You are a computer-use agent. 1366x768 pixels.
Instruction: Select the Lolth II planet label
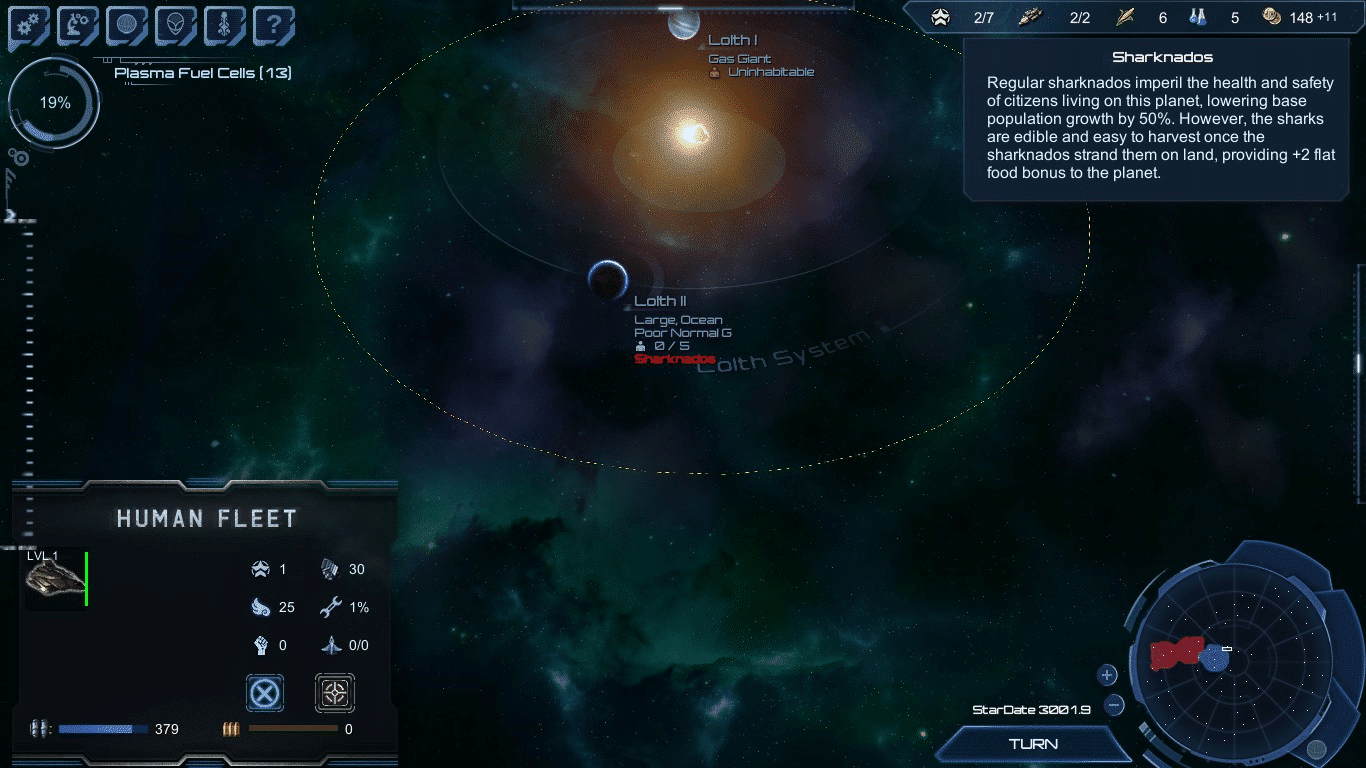point(660,301)
